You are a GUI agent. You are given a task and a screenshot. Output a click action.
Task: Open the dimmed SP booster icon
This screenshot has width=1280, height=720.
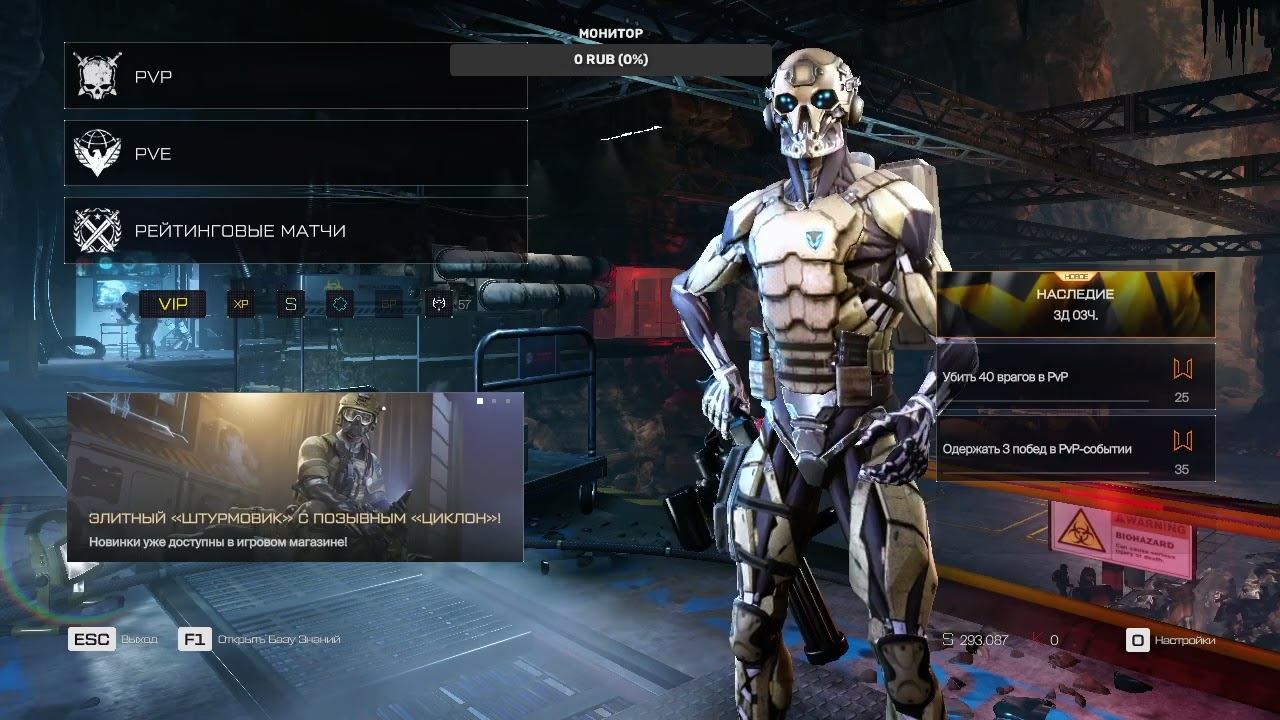(389, 304)
